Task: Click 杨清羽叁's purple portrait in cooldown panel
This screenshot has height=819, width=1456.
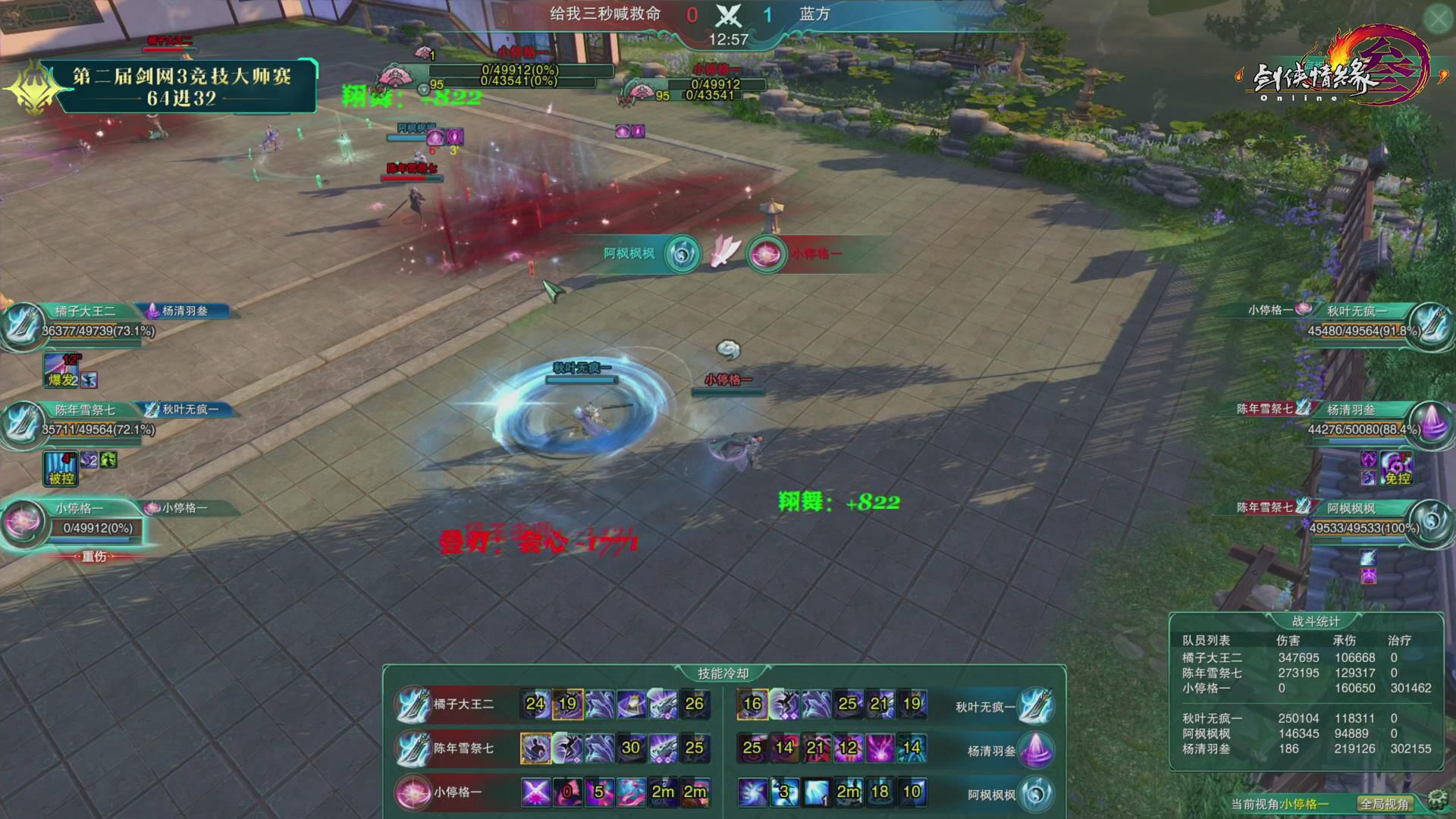Action: 1037,749
